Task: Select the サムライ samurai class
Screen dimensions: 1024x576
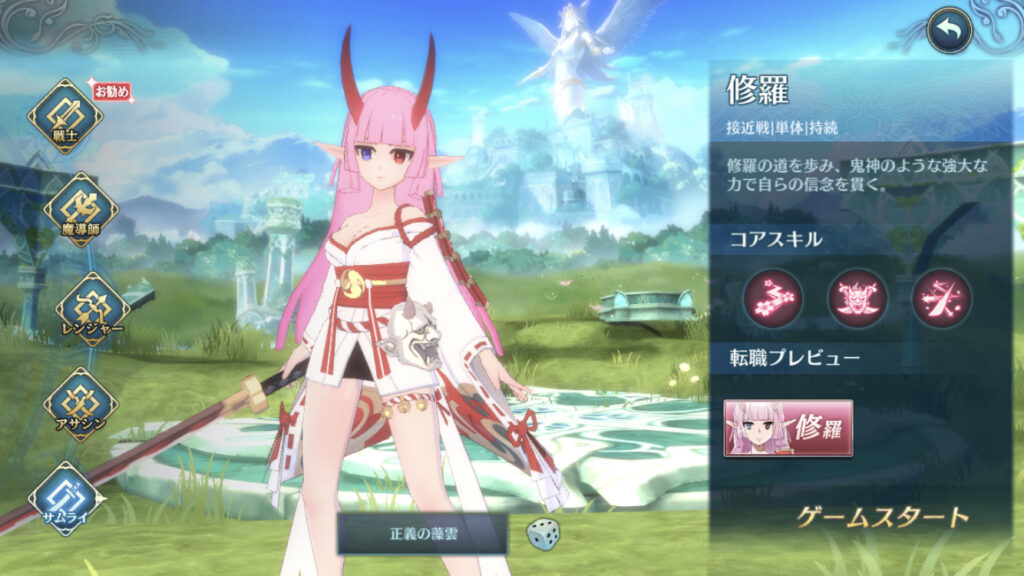Action: point(66,498)
